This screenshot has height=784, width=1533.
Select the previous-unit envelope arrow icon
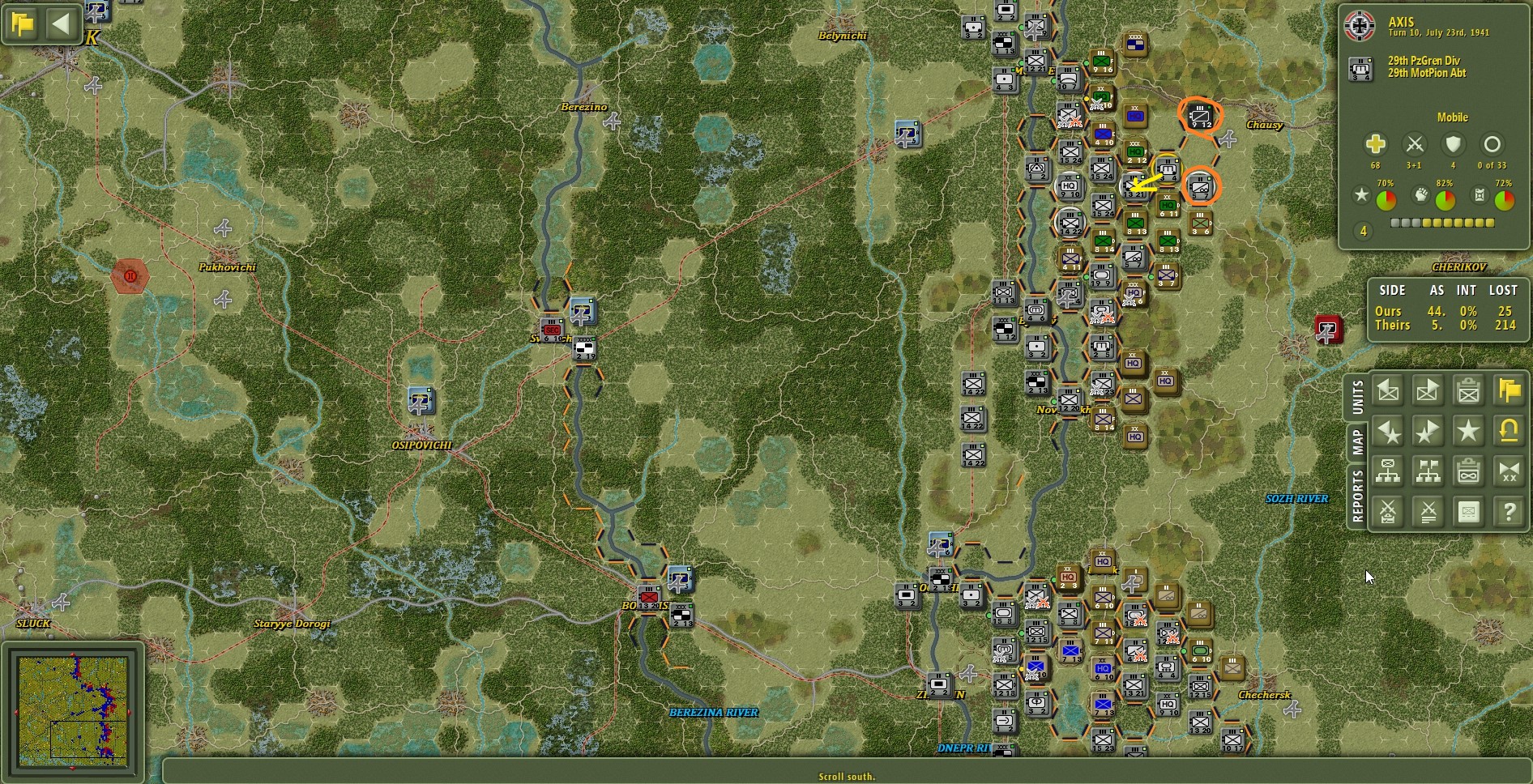point(1389,391)
